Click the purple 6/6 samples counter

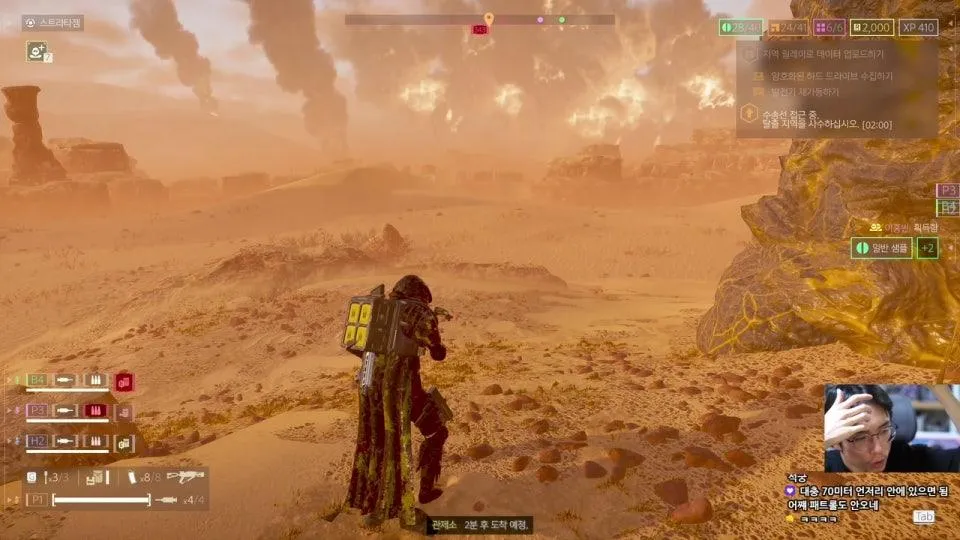pyautogui.click(x=830, y=28)
